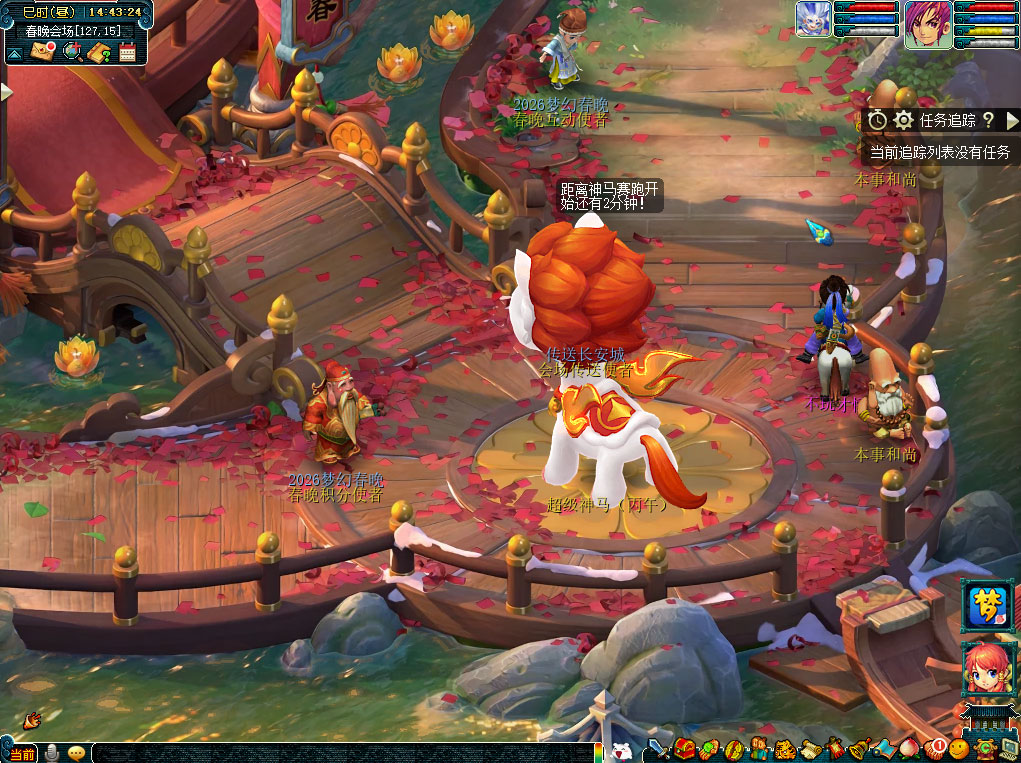Screen dimensions: 1021x763
Task: Activate the voice microphone button
Action: click(50, 753)
